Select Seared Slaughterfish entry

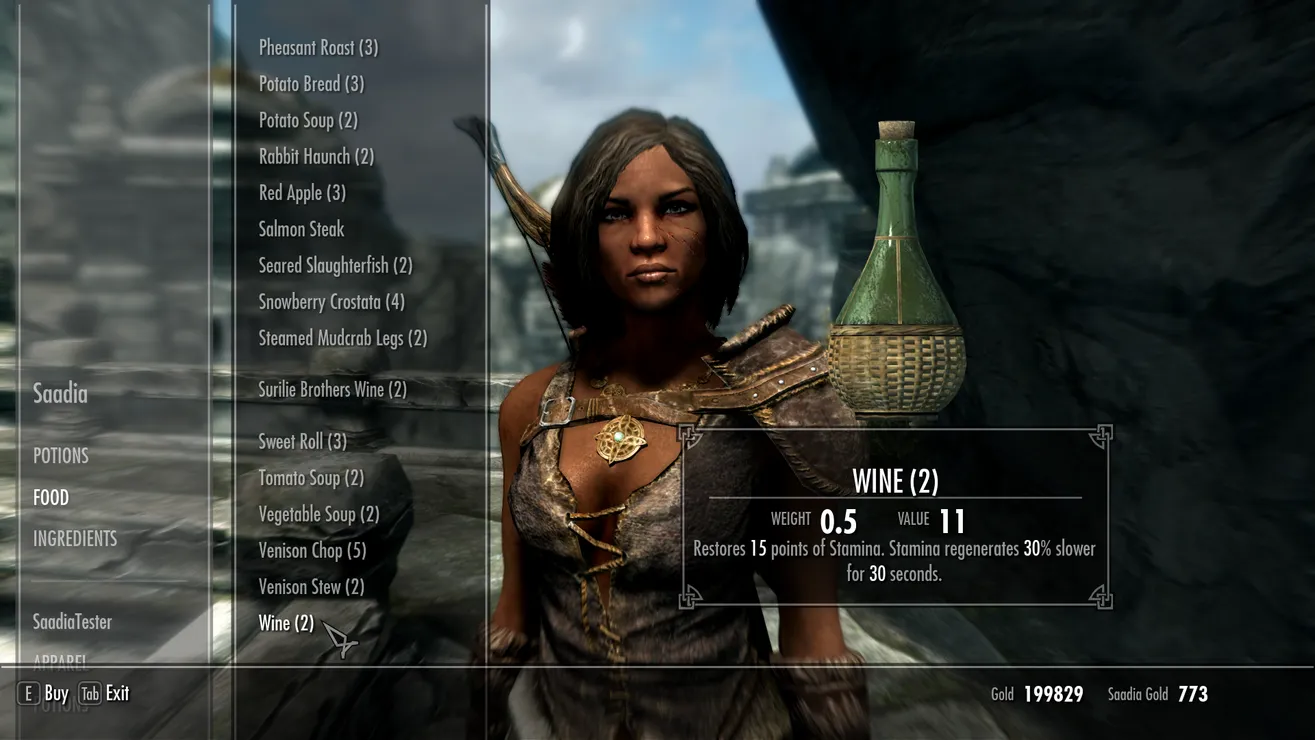335,266
